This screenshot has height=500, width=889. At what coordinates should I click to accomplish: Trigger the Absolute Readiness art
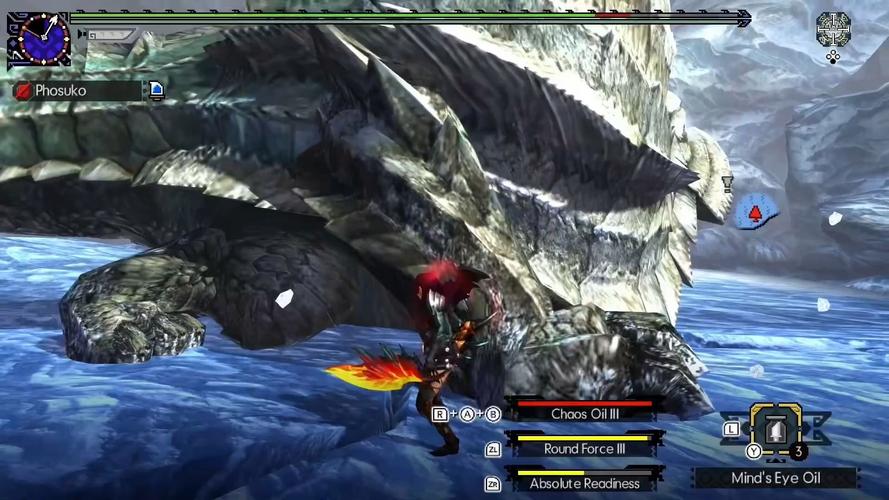point(586,482)
